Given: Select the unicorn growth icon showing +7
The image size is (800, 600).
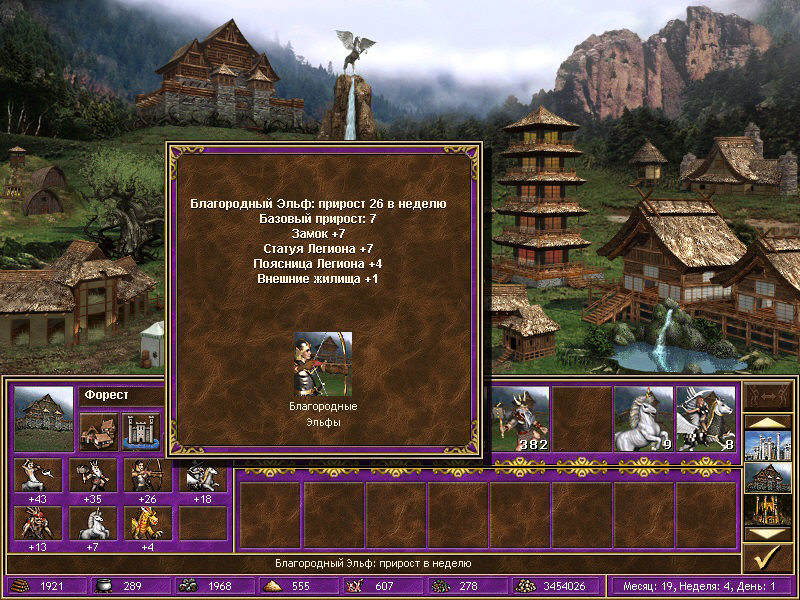Looking at the screenshot, I should (94, 523).
